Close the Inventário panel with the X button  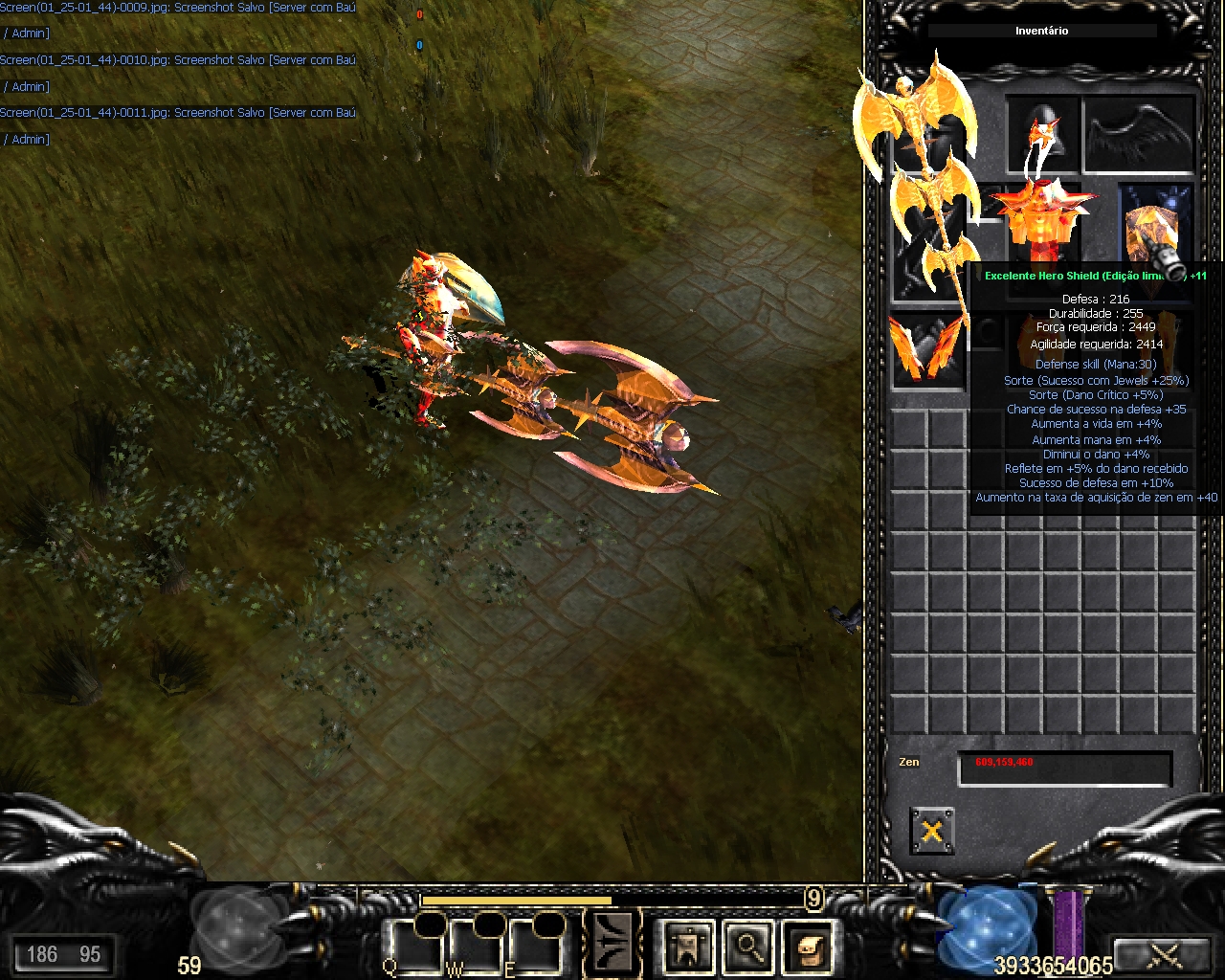click(x=931, y=830)
